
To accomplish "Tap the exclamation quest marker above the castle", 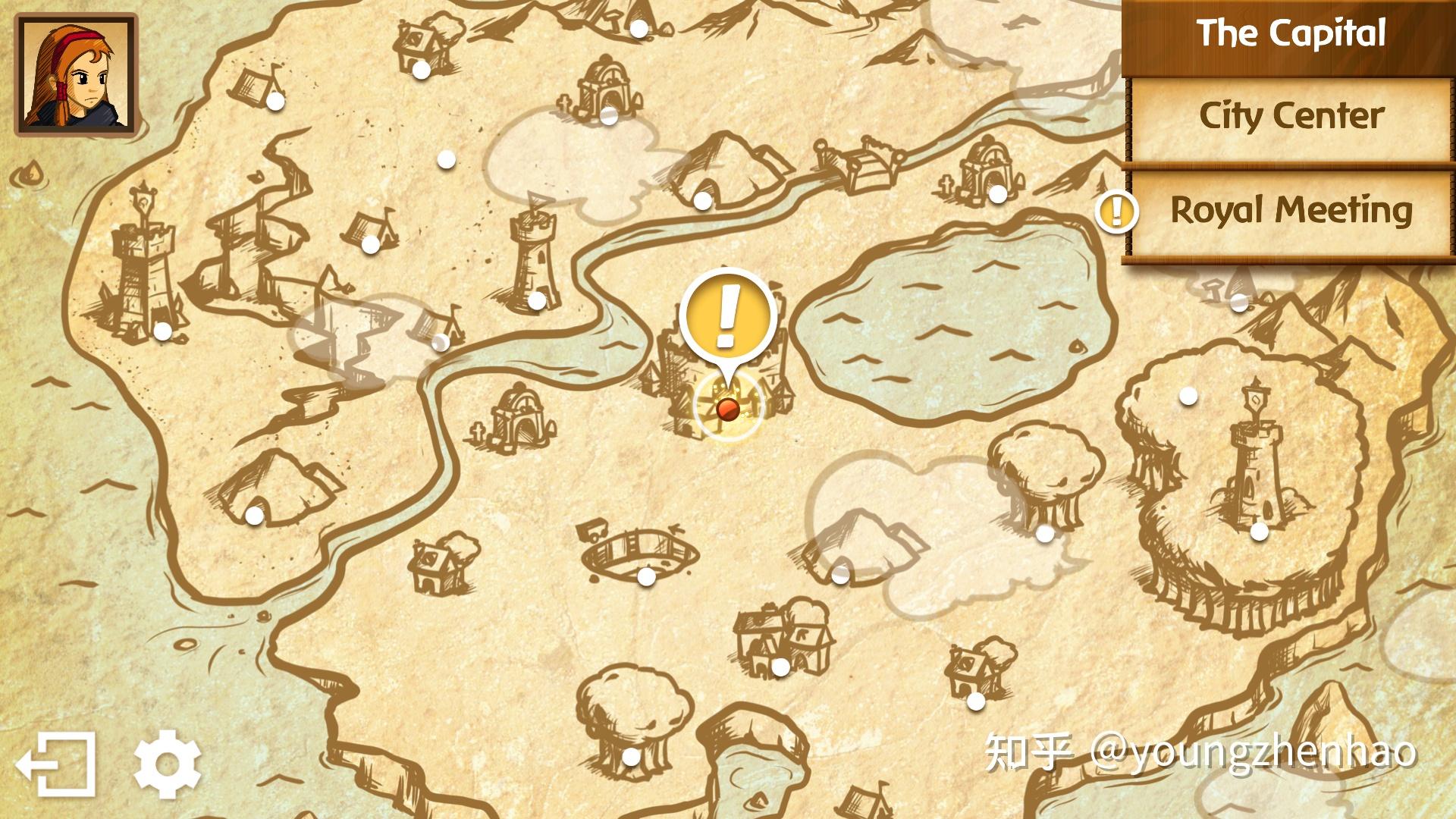I will [726, 315].
